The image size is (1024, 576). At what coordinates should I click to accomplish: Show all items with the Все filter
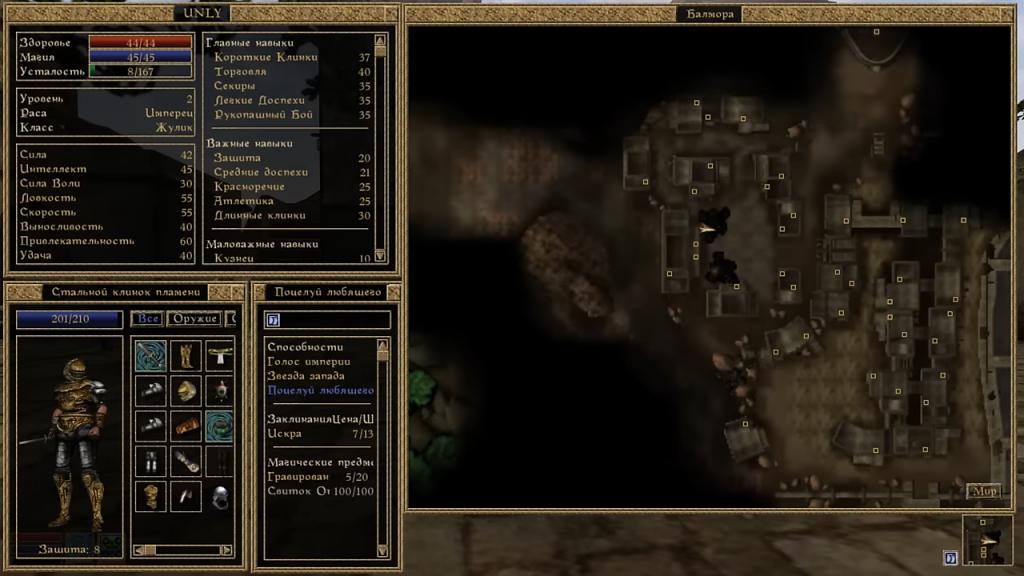(146, 319)
